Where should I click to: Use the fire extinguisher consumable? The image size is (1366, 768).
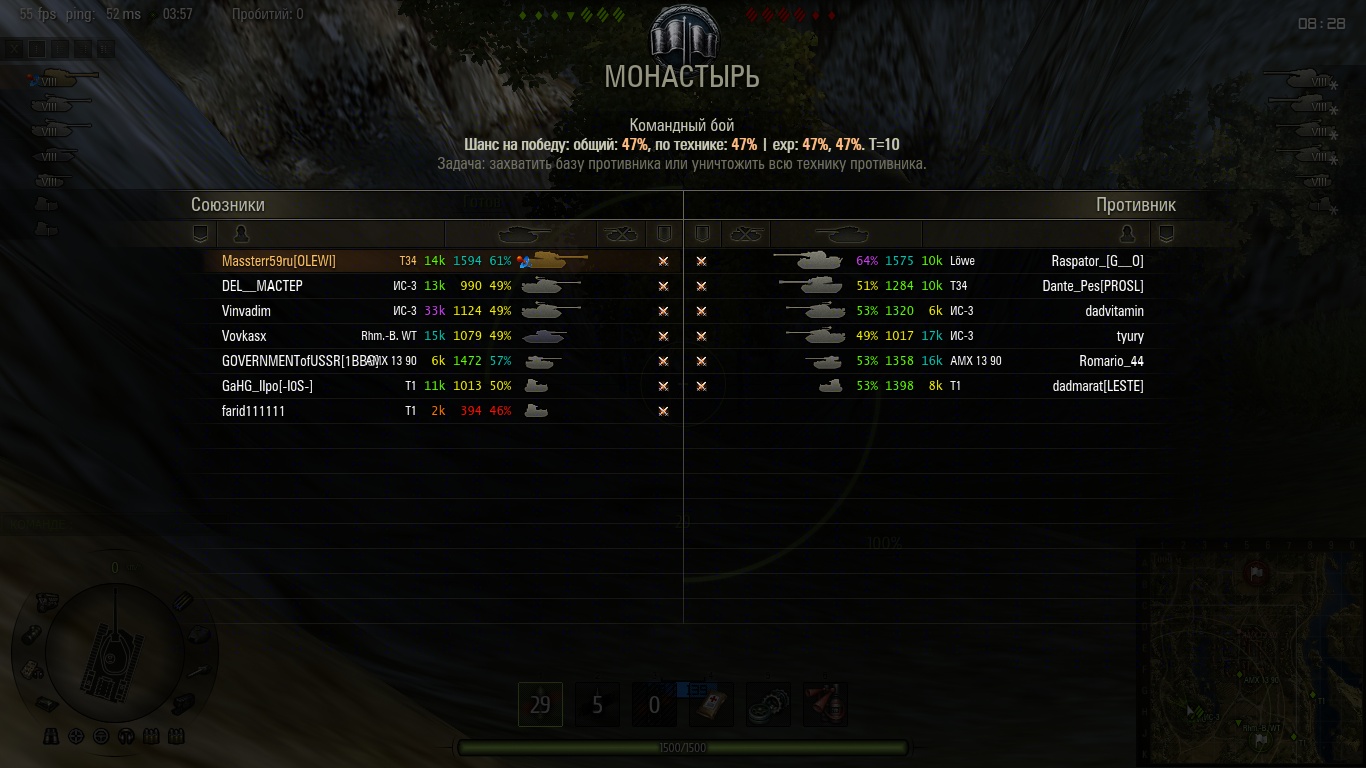coord(825,705)
